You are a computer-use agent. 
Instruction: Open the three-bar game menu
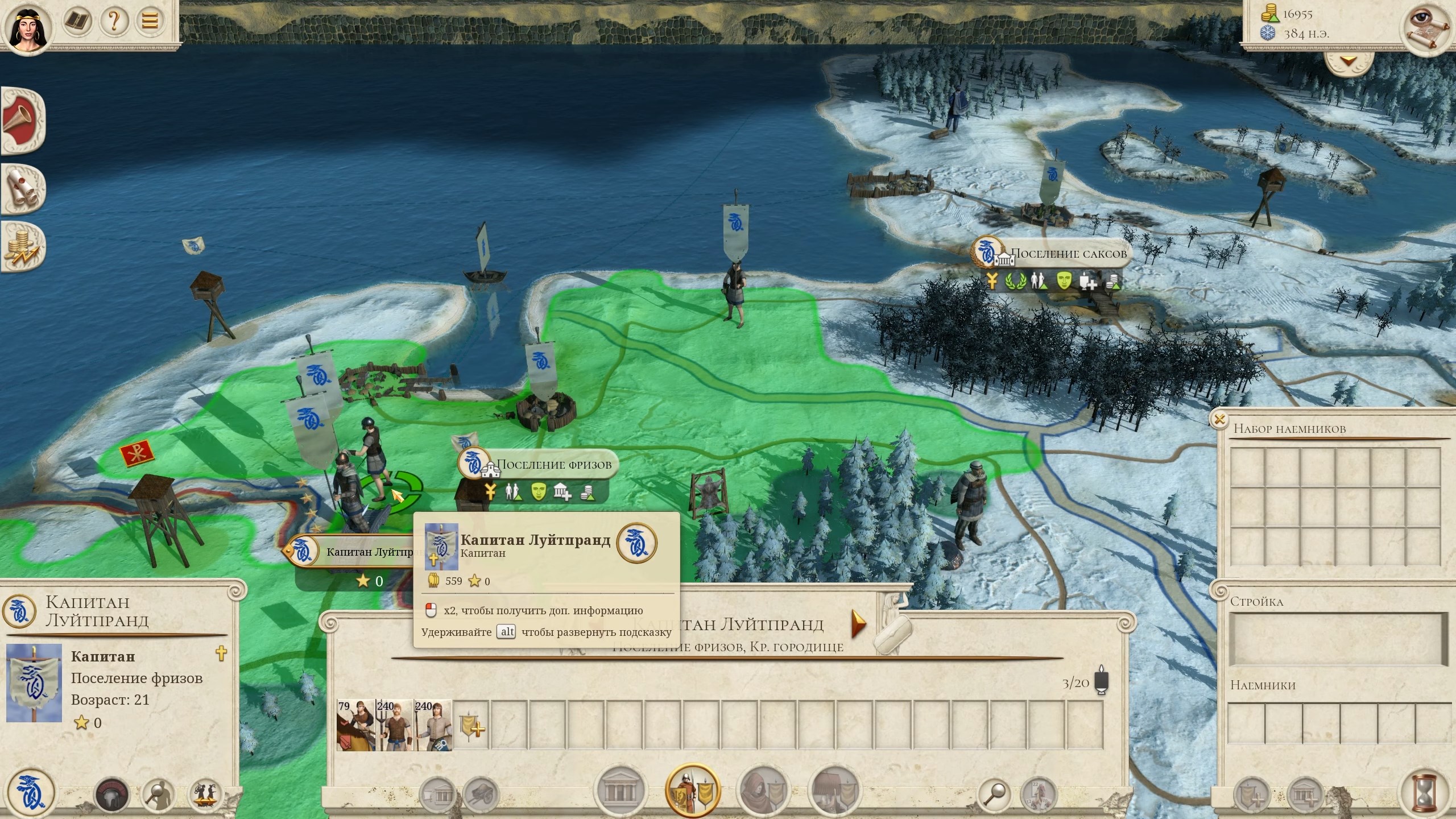pyautogui.click(x=150, y=22)
